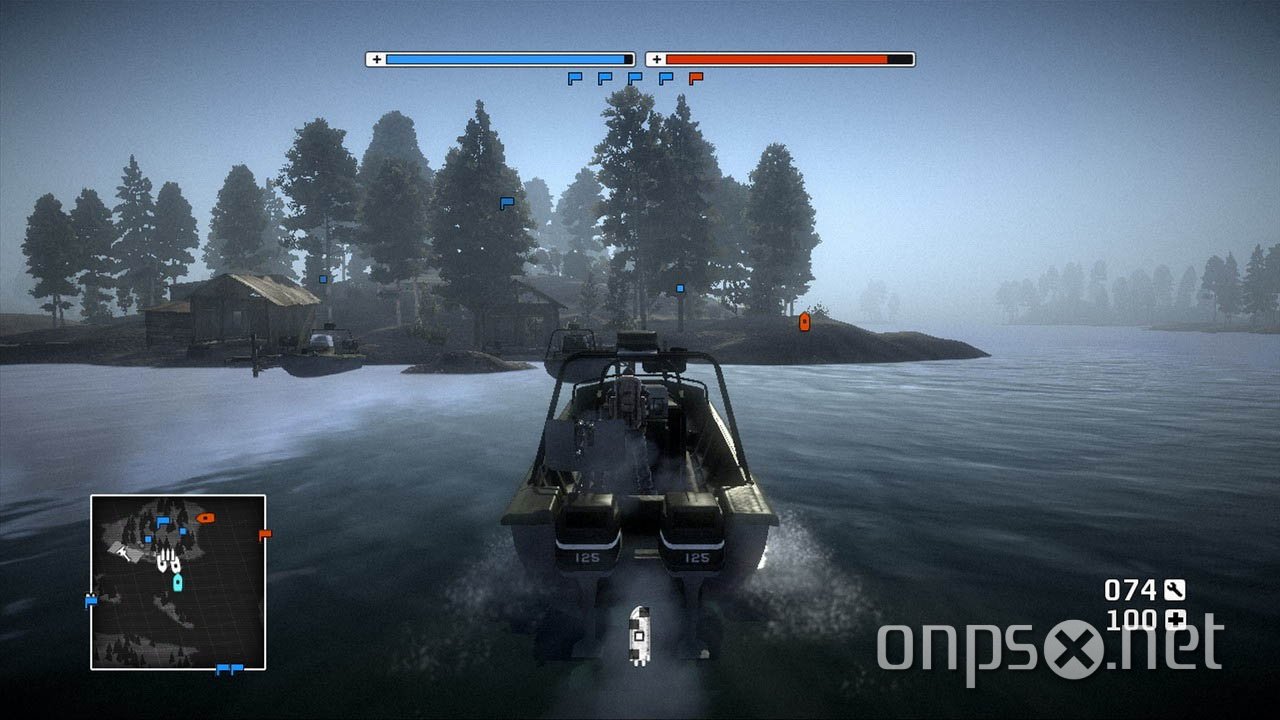Click the white squad soldier icons on minimap
Screen dimensions: 1280x720
pos(168,559)
